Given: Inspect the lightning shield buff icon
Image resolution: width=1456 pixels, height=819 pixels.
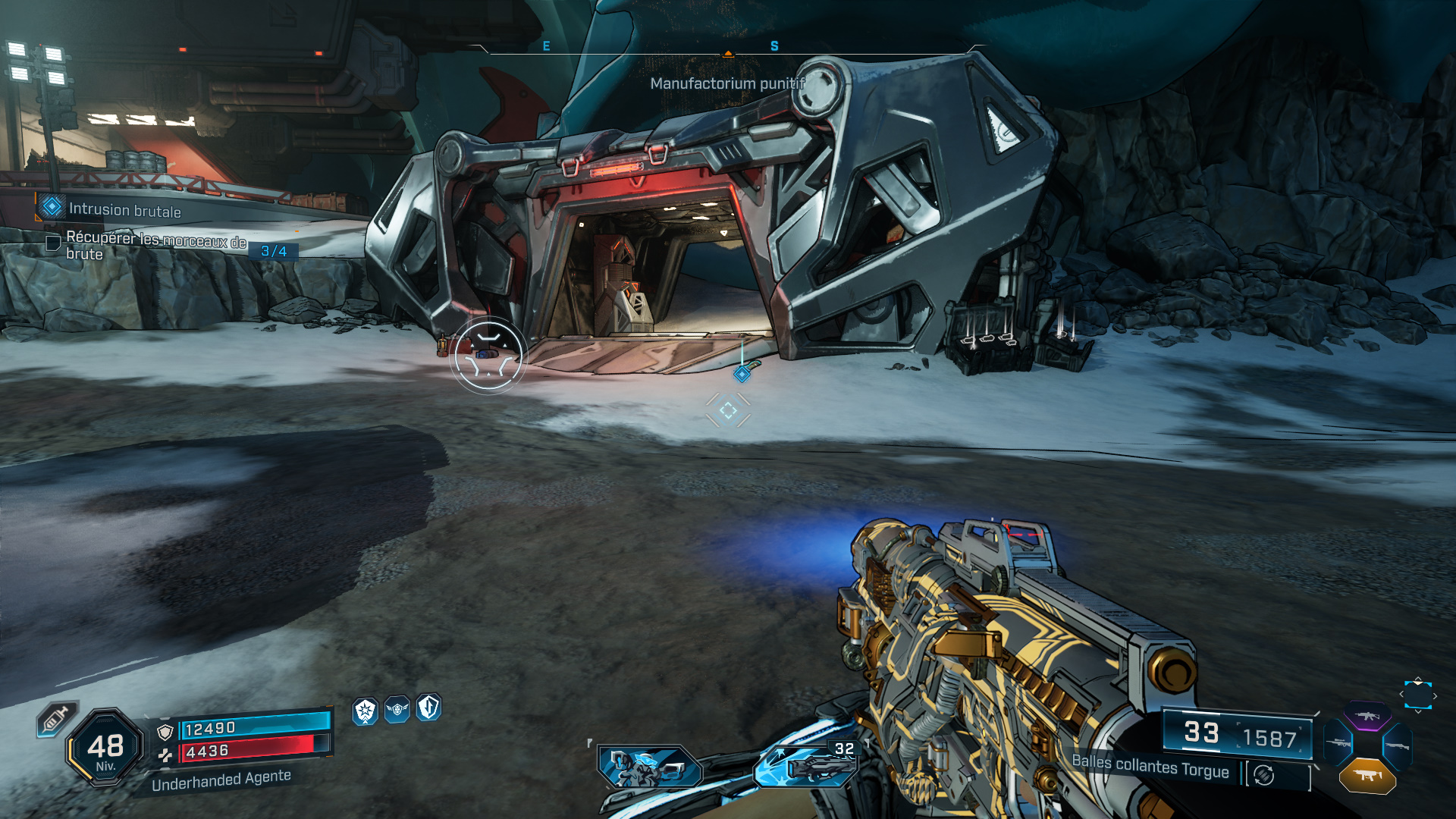Looking at the screenshot, I should [428, 707].
